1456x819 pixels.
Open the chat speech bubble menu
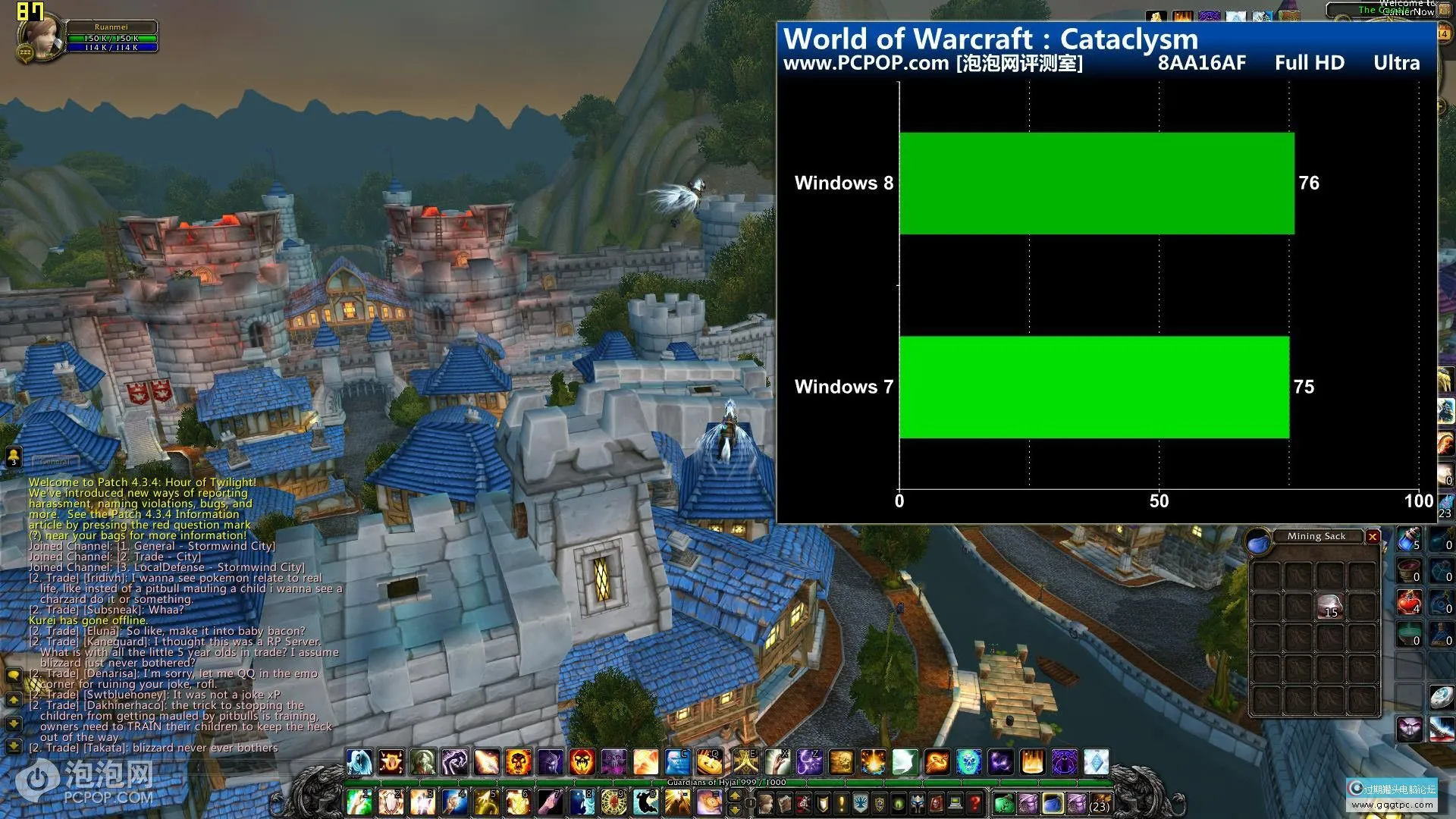14,674
